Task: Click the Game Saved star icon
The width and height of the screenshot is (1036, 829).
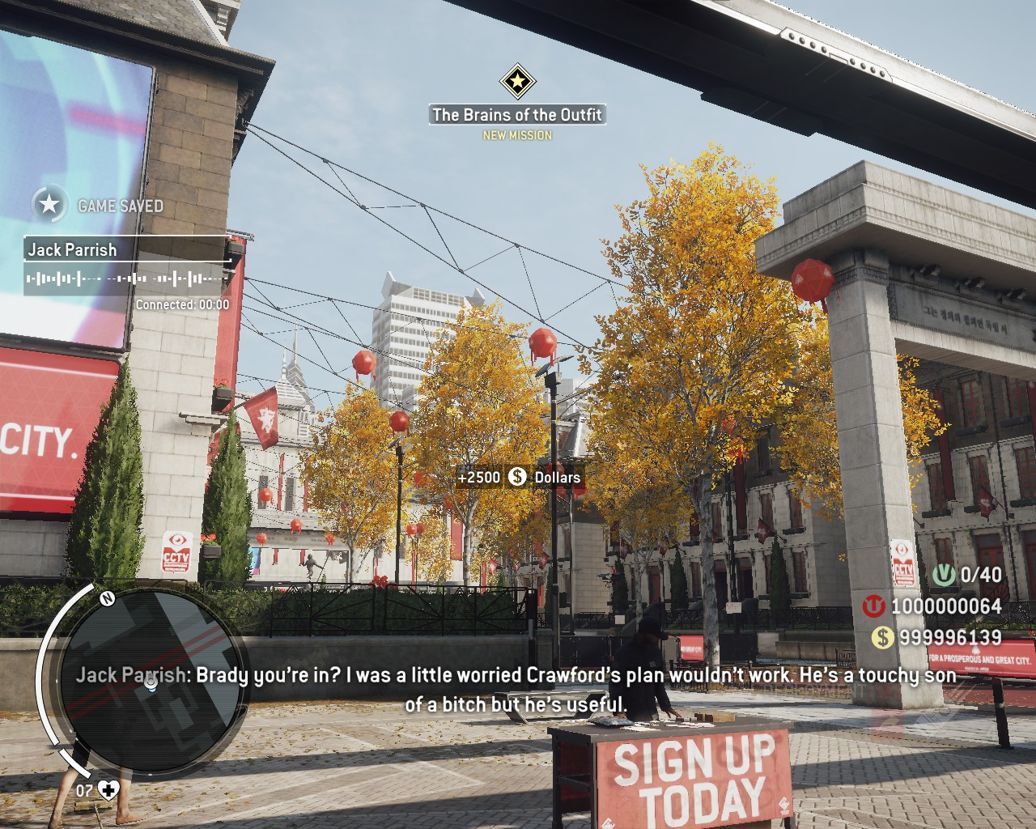Action: click(x=49, y=205)
